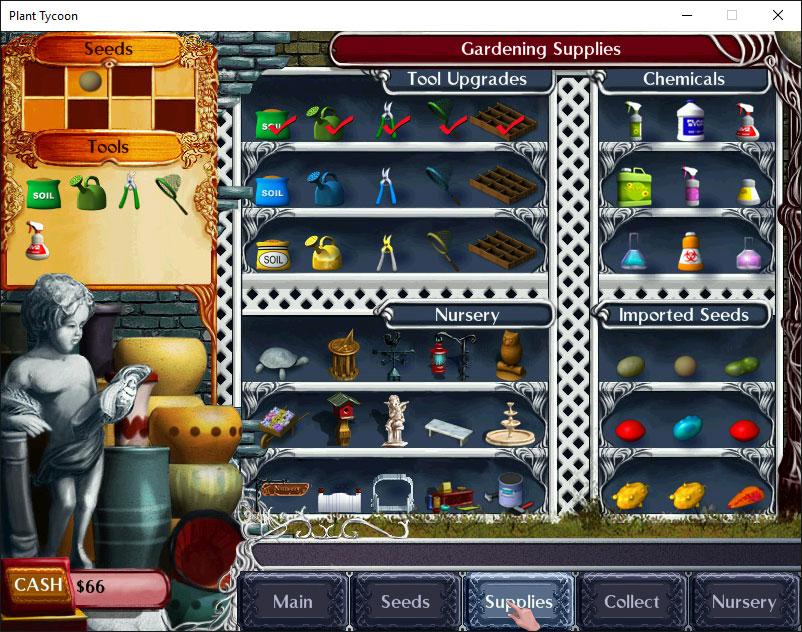The height and width of the screenshot is (632, 802).
Task: Select the Supplies tab
Action: [x=518, y=602]
